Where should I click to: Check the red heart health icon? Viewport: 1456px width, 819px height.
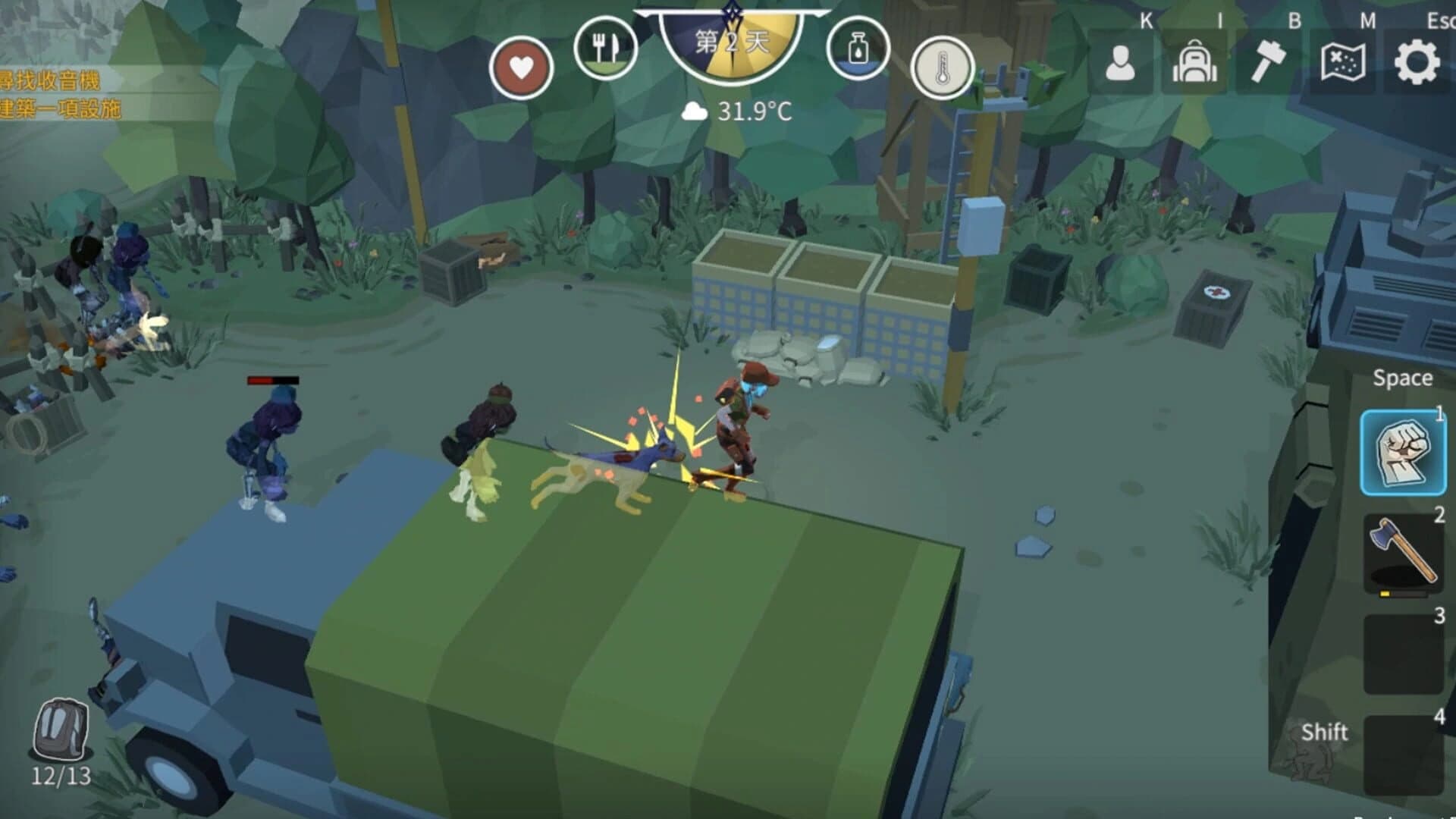(523, 67)
